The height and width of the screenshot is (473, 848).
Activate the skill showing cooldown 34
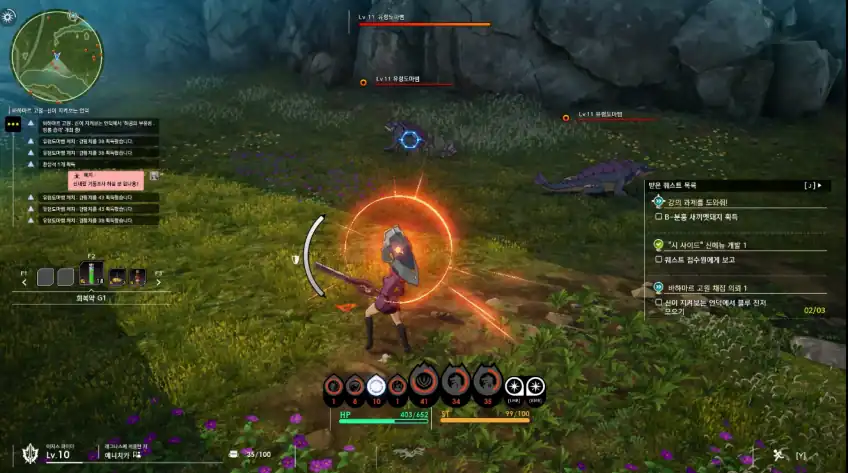[x=455, y=382]
